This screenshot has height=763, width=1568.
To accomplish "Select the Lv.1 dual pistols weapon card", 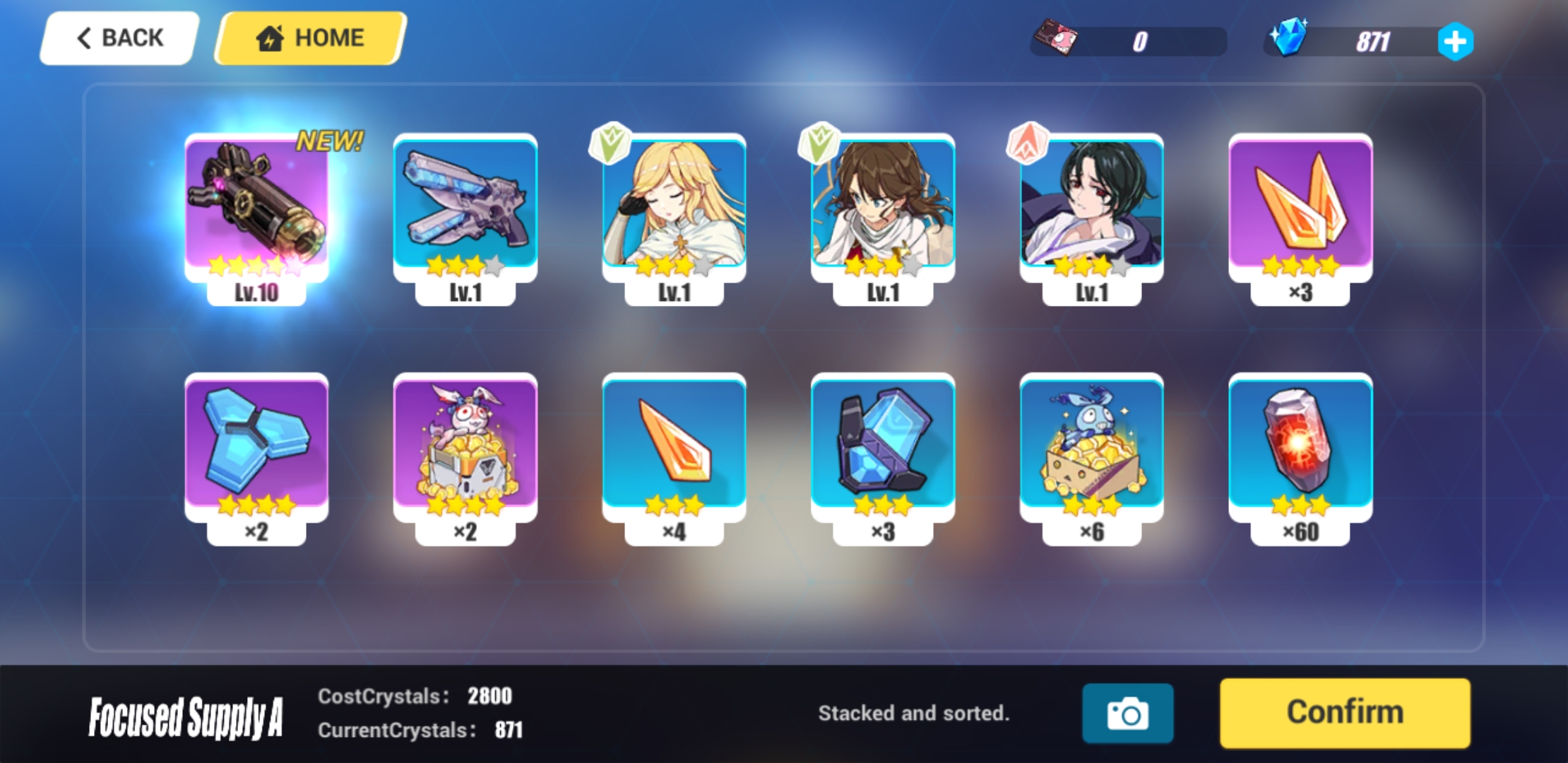I will [x=465, y=212].
